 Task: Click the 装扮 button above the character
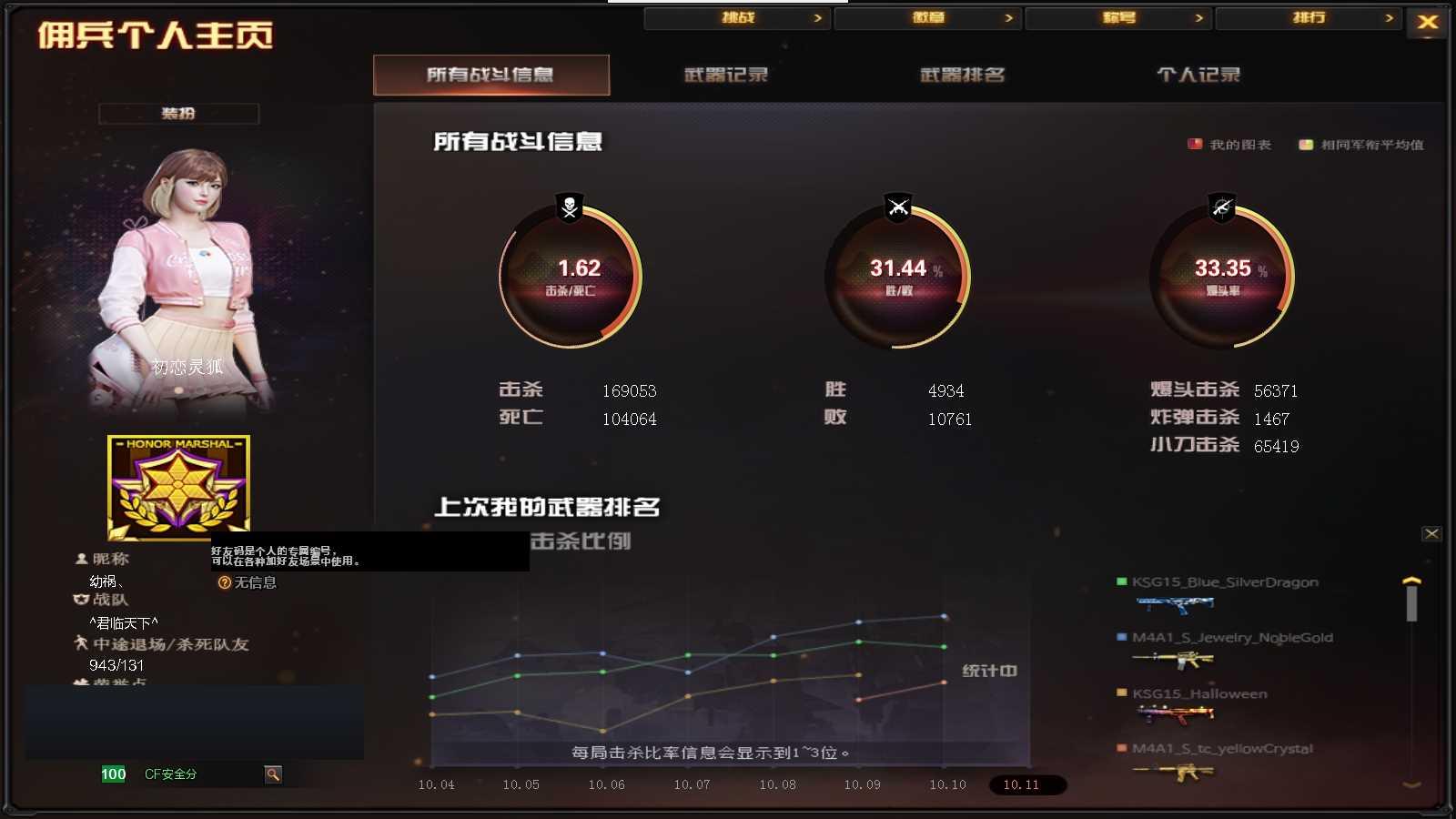(x=179, y=113)
